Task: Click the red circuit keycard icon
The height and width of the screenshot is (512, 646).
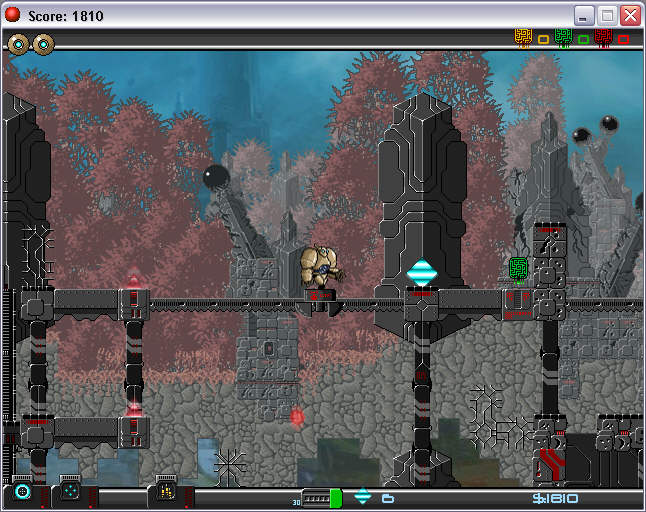Action: tap(603, 38)
